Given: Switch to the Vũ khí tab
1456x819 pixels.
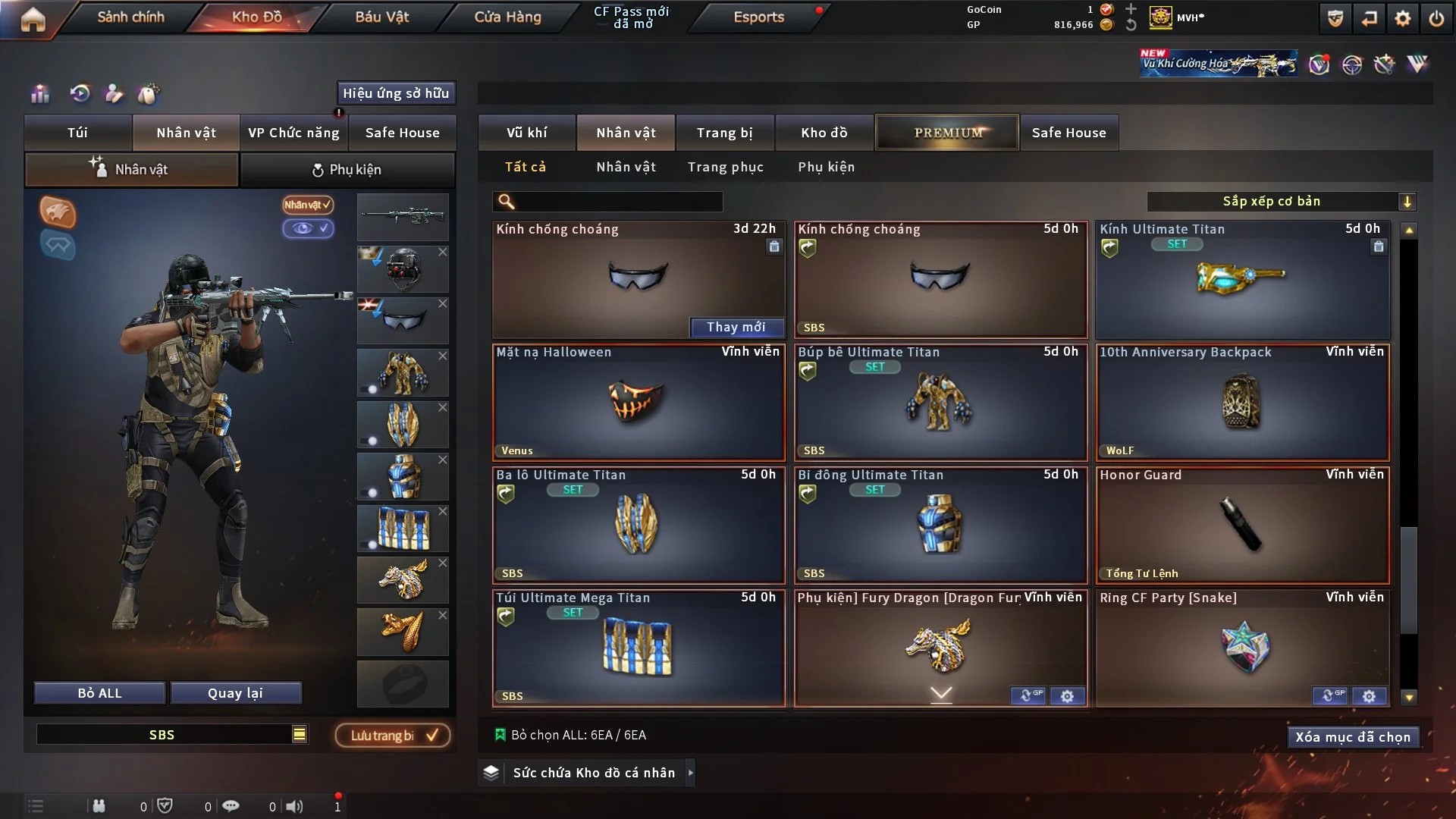Looking at the screenshot, I should coord(526,133).
